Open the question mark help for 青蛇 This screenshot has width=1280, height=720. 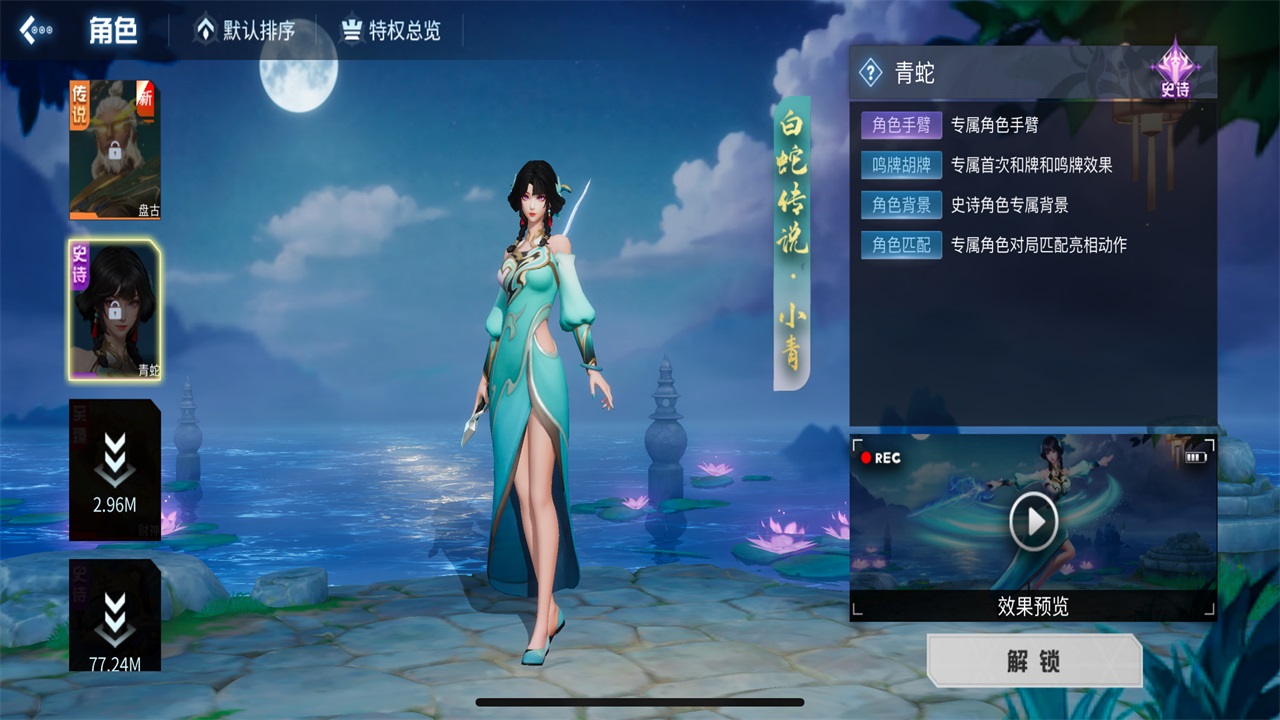coord(871,72)
